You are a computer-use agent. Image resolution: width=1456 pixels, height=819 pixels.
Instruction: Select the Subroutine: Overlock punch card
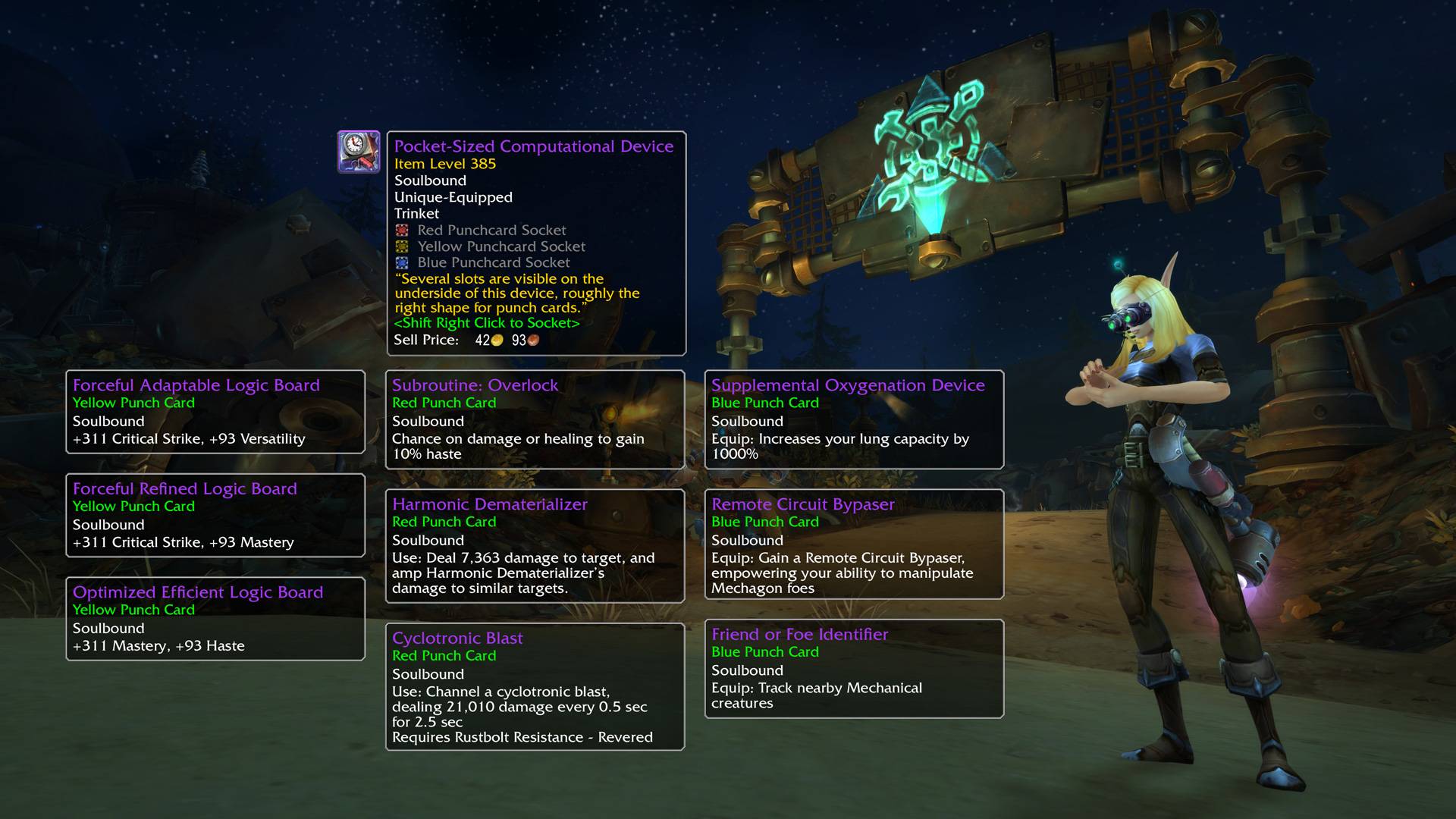(x=535, y=419)
